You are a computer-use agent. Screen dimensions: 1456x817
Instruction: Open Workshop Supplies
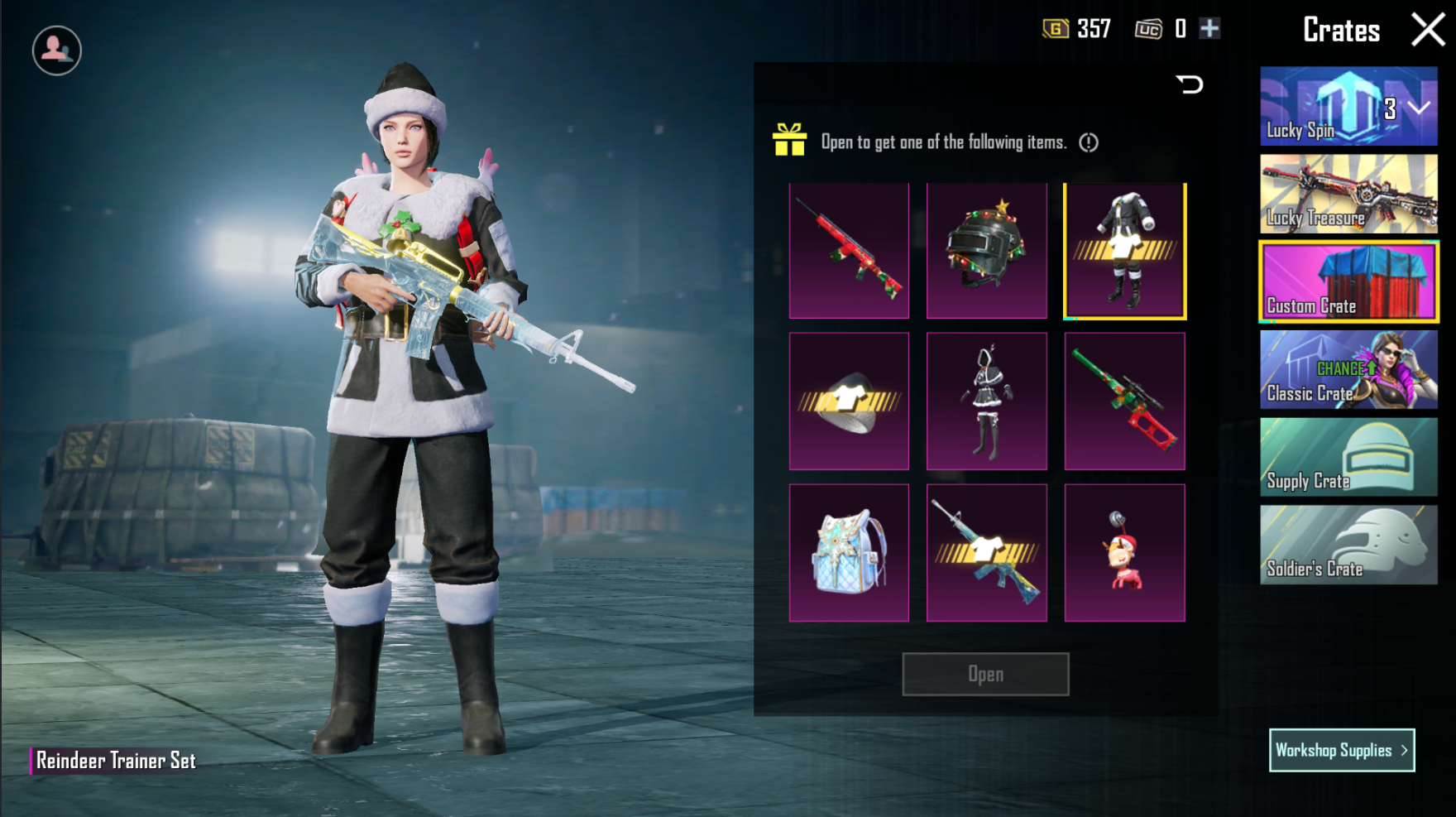1341,750
